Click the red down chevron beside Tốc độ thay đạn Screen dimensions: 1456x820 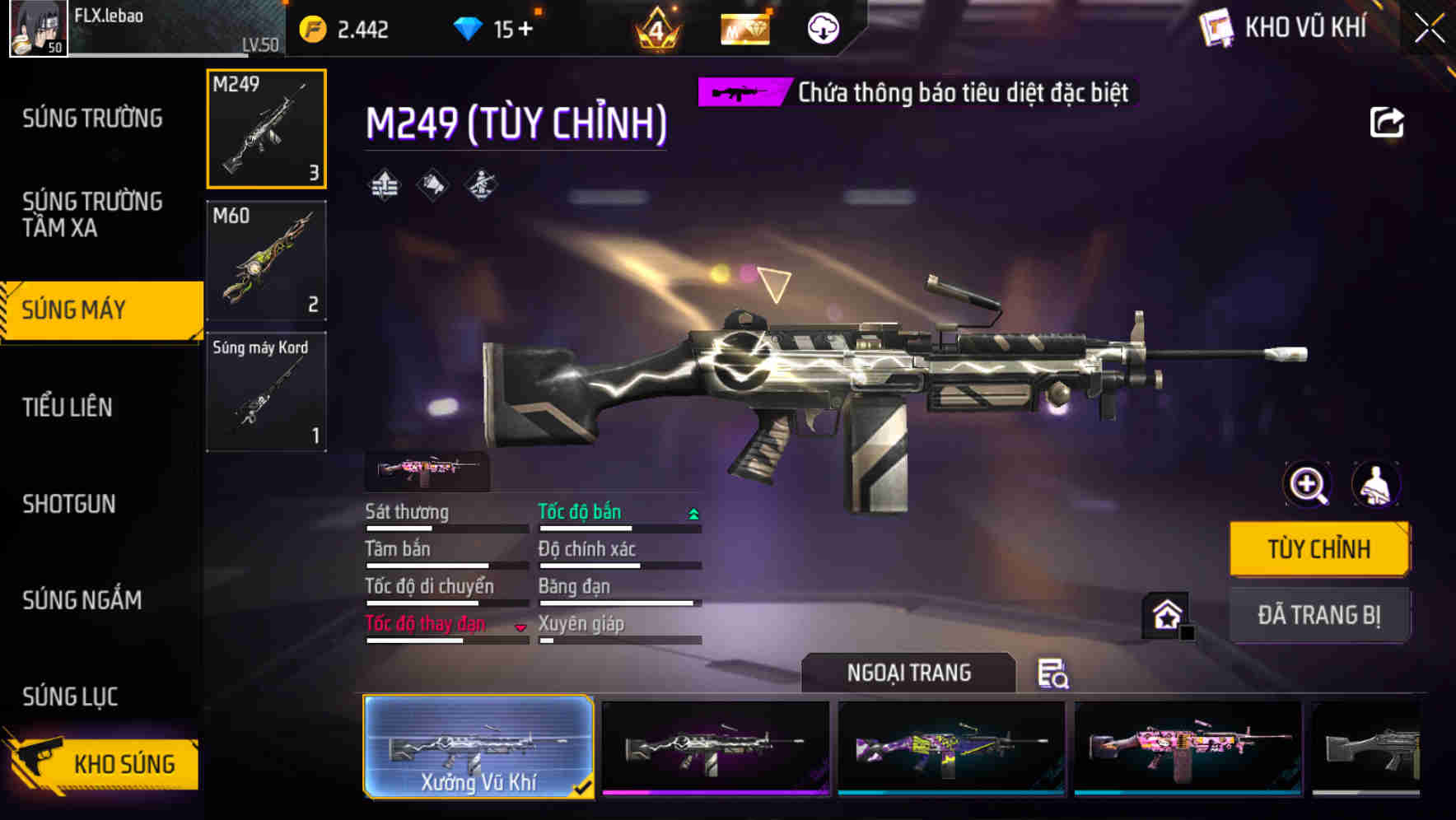pyautogui.click(x=520, y=627)
